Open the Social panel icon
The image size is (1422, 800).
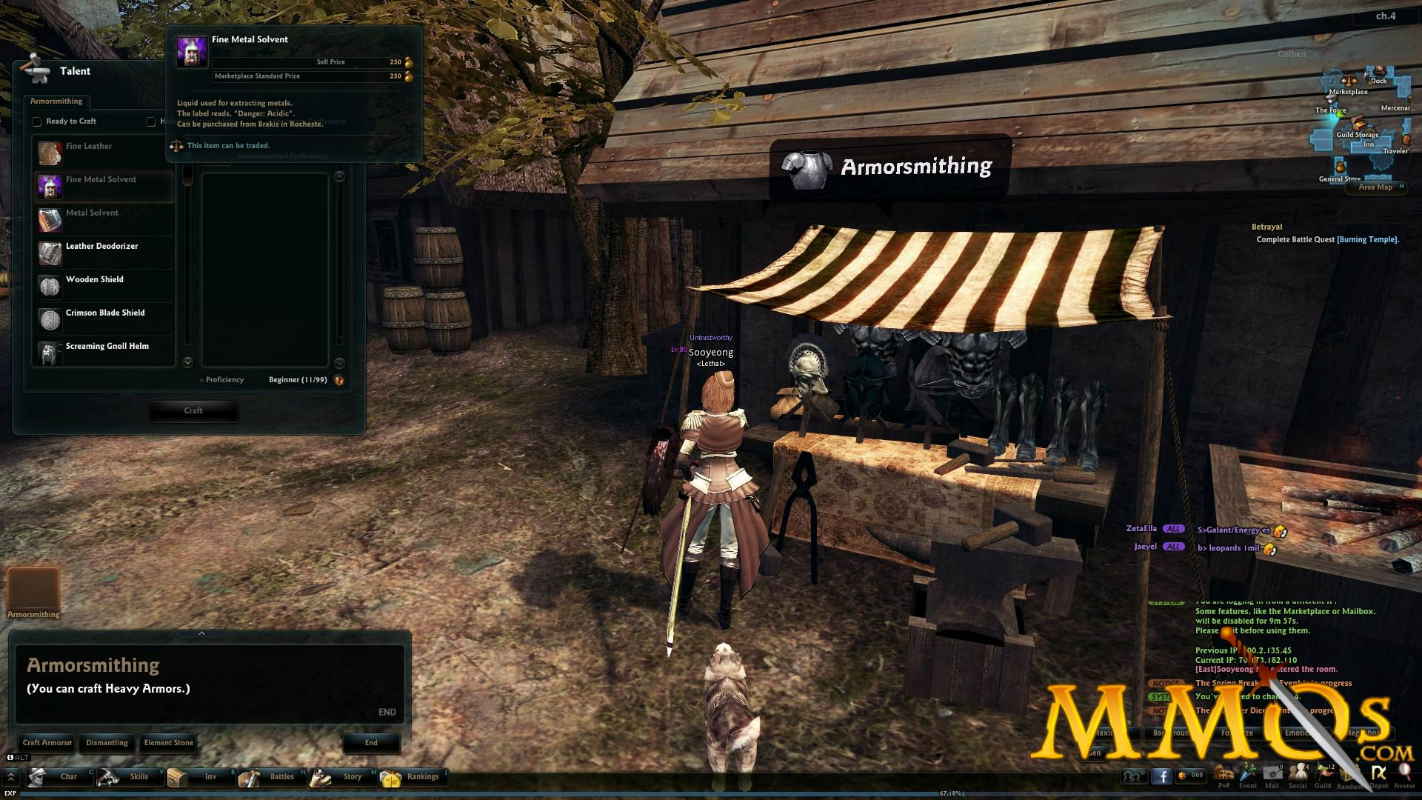tap(1298, 772)
